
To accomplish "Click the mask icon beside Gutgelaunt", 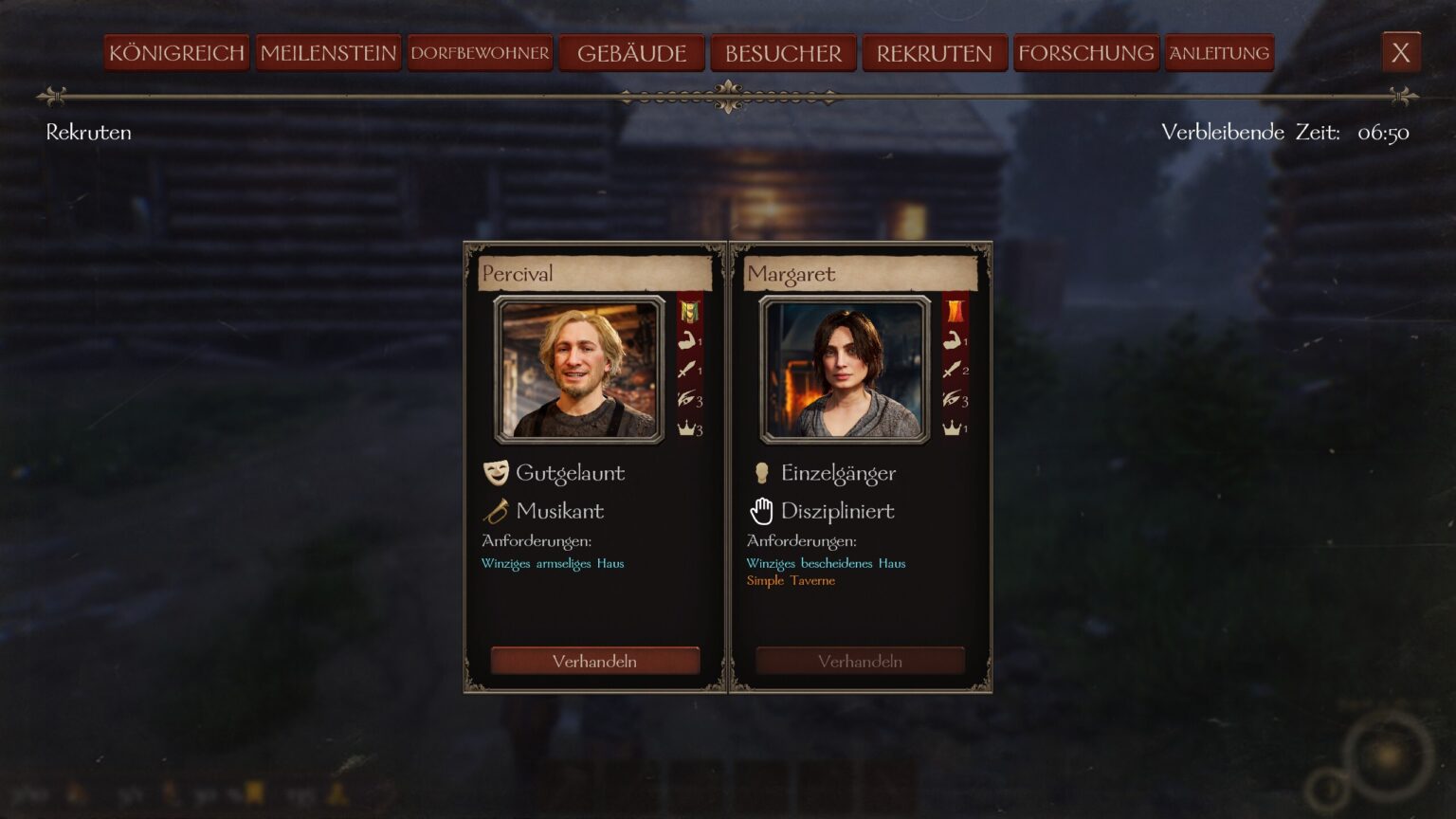I will [496, 471].
